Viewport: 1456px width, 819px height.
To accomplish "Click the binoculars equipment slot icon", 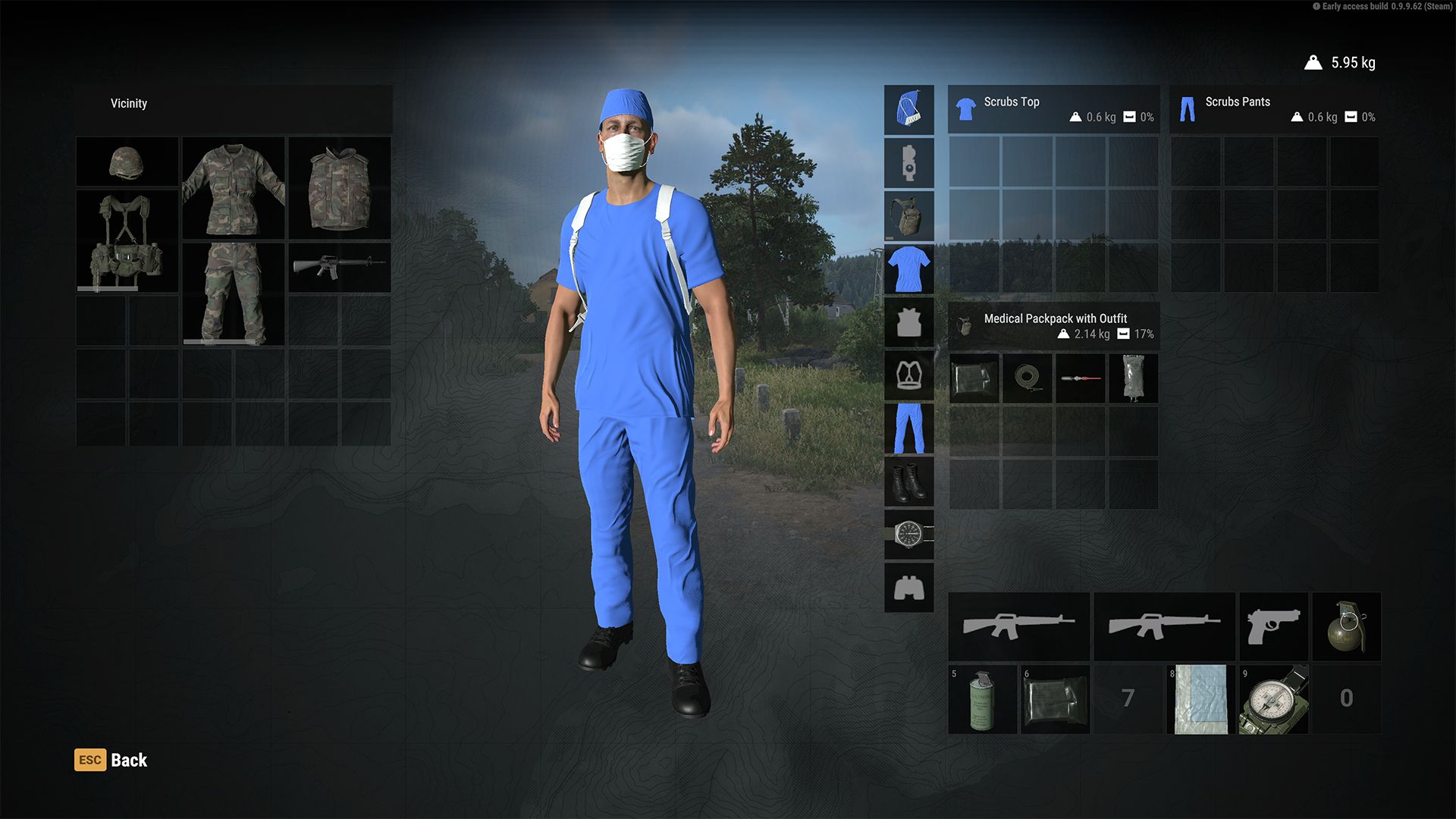I will click(908, 588).
